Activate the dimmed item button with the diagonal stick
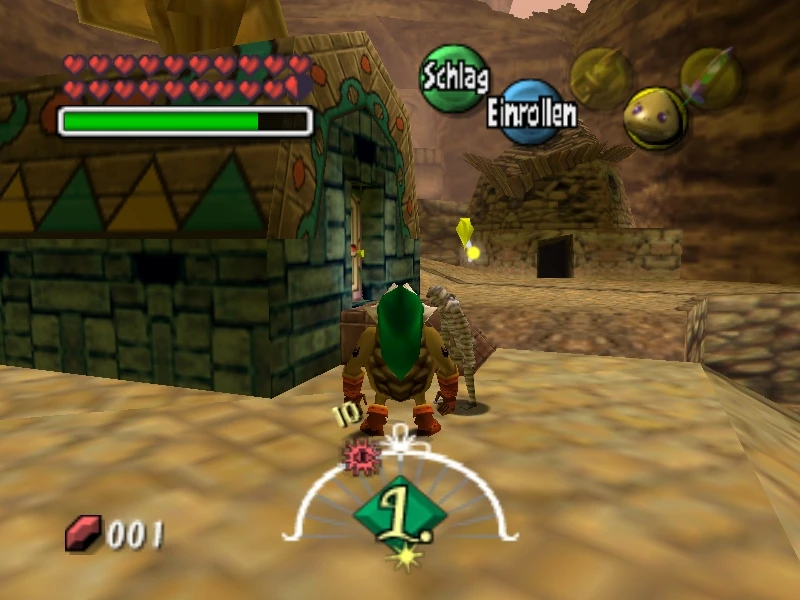 click(711, 78)
